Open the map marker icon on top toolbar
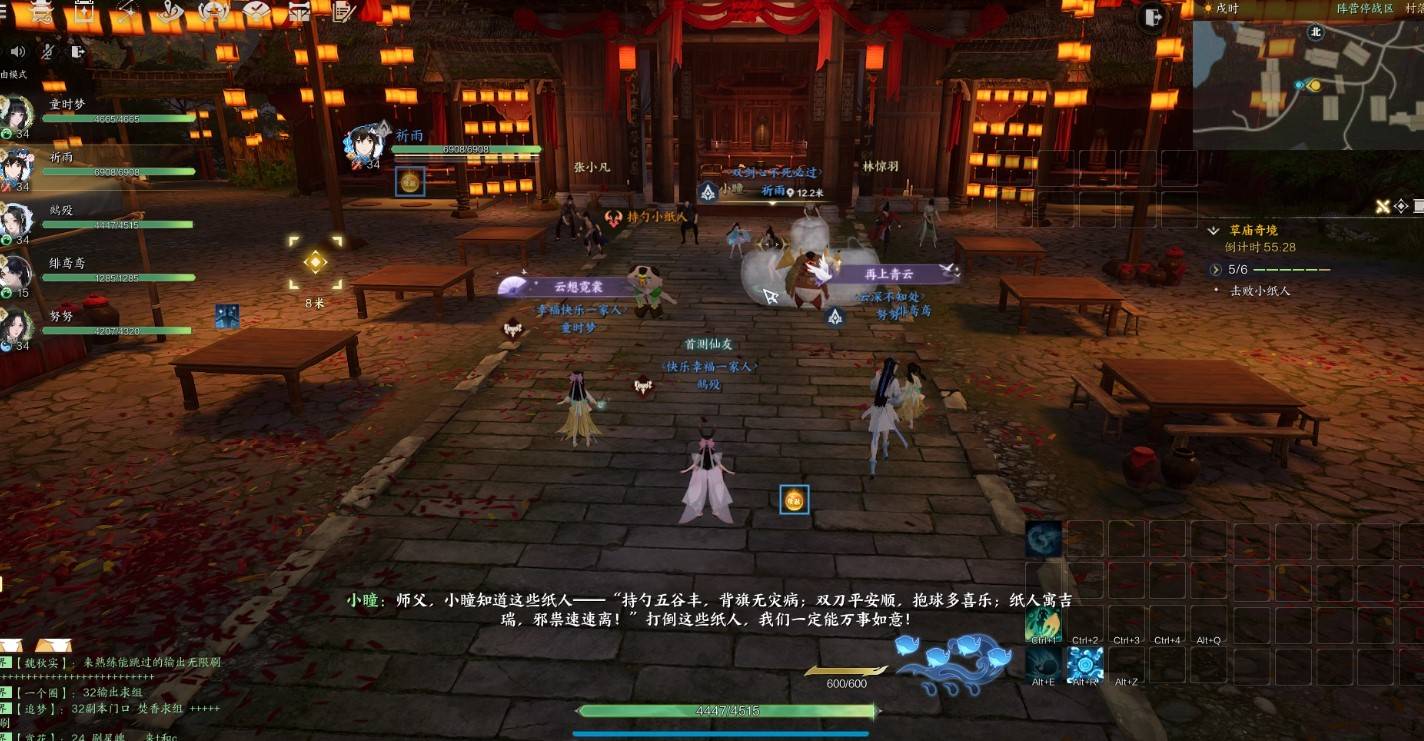The width and height of the screenshot is (1424, 741). pos(170,12)
